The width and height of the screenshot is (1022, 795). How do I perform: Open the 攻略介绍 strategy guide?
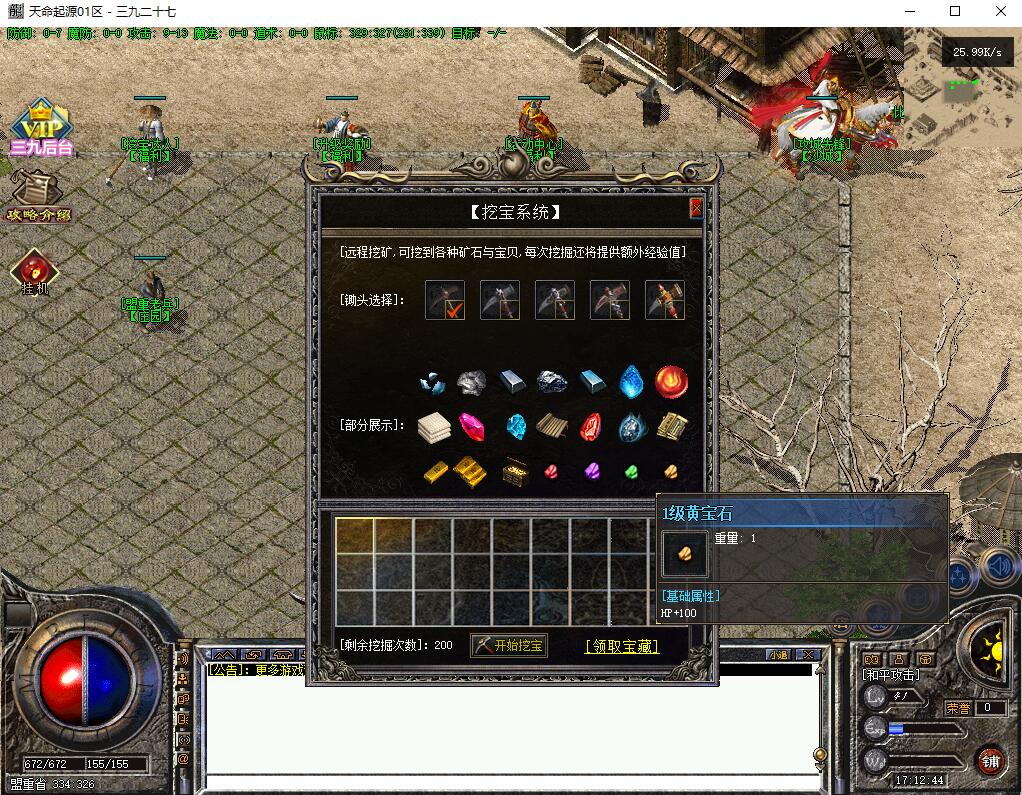(x=38, y=196)
